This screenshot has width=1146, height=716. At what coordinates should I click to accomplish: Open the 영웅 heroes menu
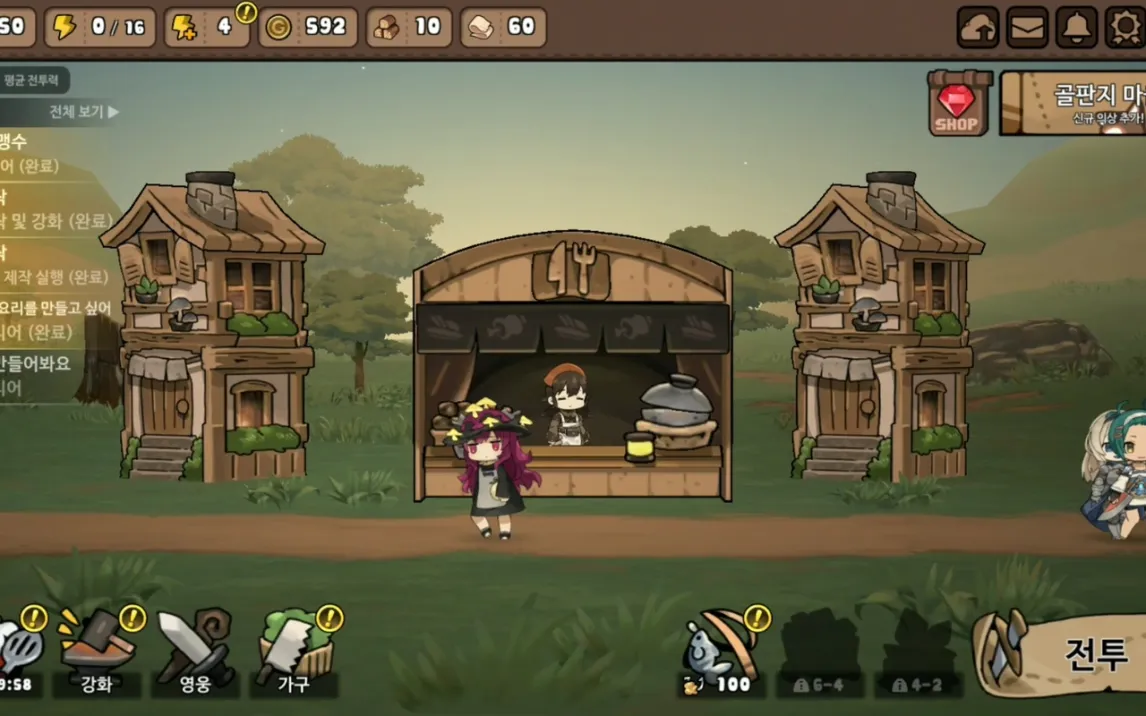pyautogui.click(x=194, y=651)
